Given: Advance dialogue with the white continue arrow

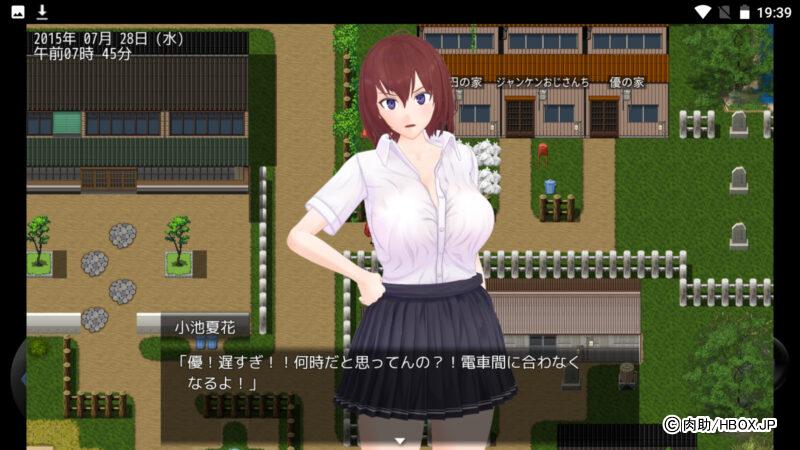Looking at the screenshot, I should click(x=400, y=440).
